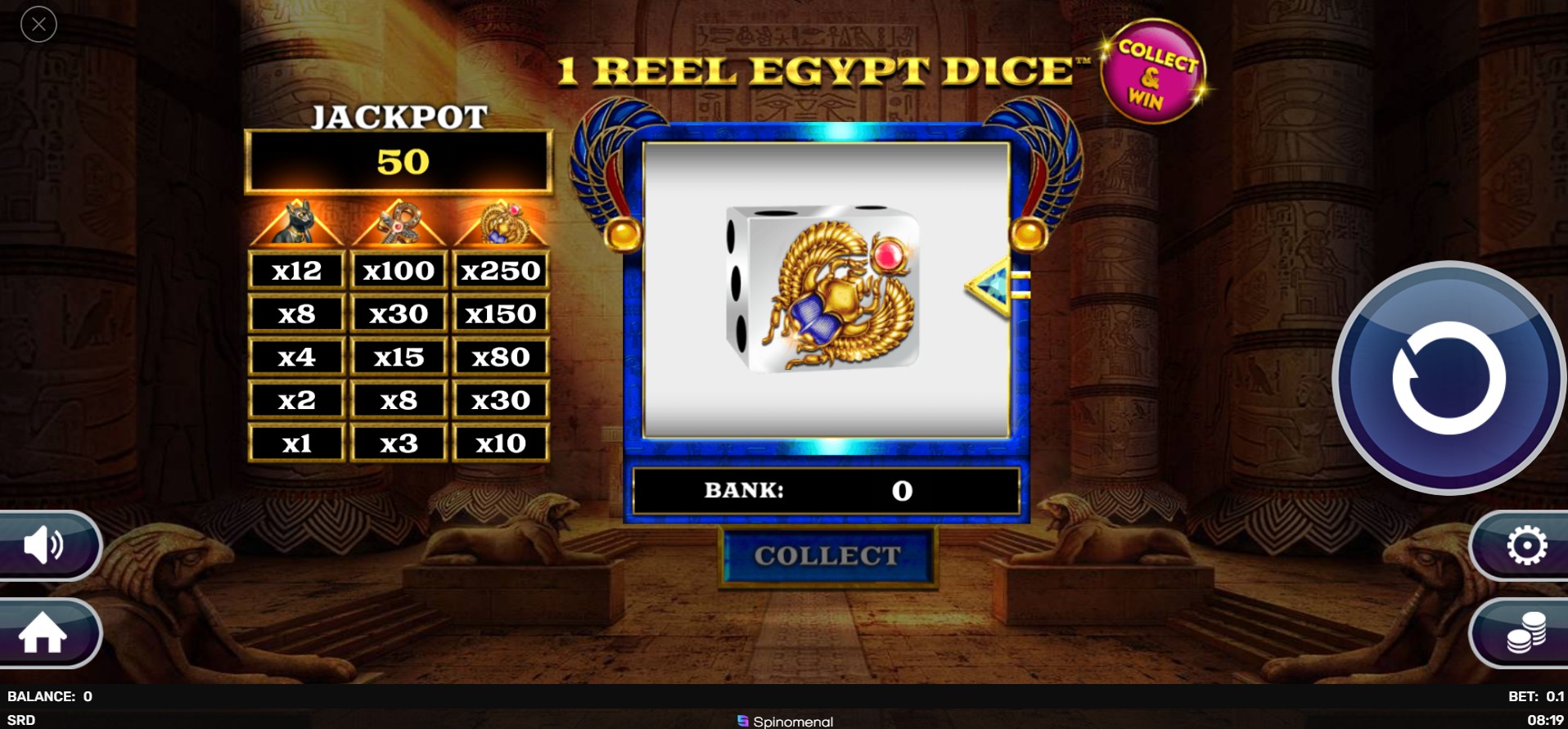Open the x100 multiplier cell
The height and width of the screenshot is (729, 1568).
tap(399, 270)
